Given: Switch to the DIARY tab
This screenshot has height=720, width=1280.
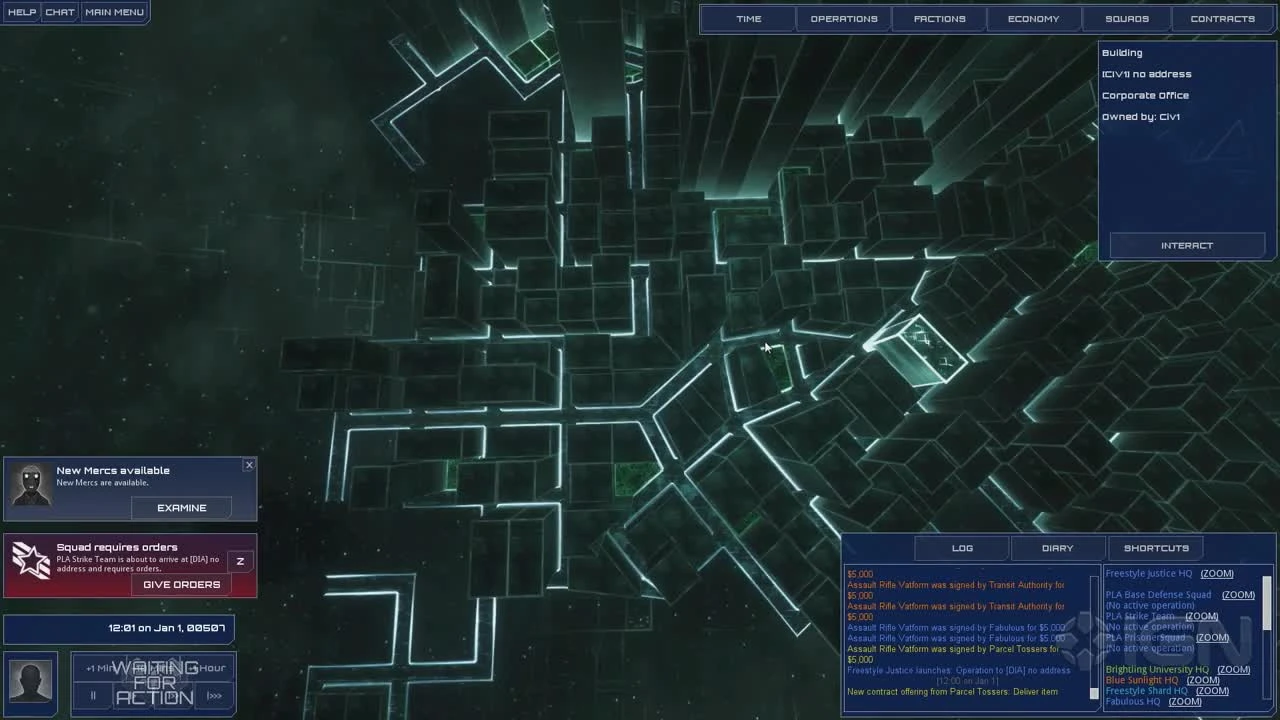Looking at the screenshot, I should (1057, 547).
